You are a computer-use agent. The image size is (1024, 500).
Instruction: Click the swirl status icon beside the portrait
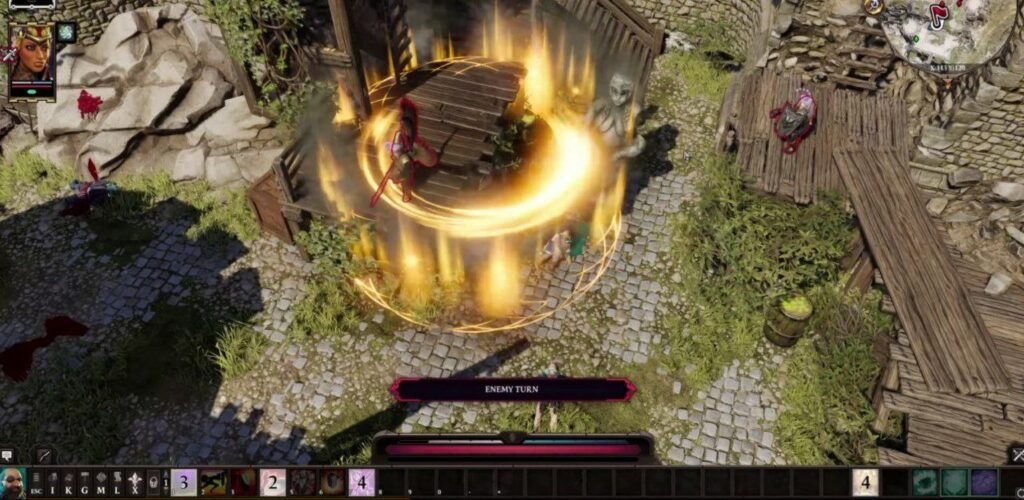point(66,32)
